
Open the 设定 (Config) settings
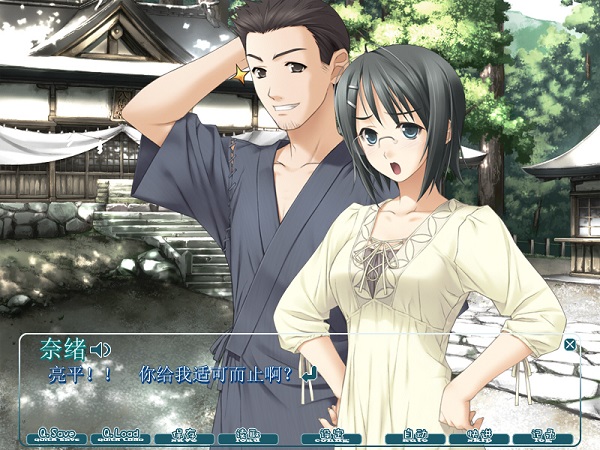tap(333, 436)
